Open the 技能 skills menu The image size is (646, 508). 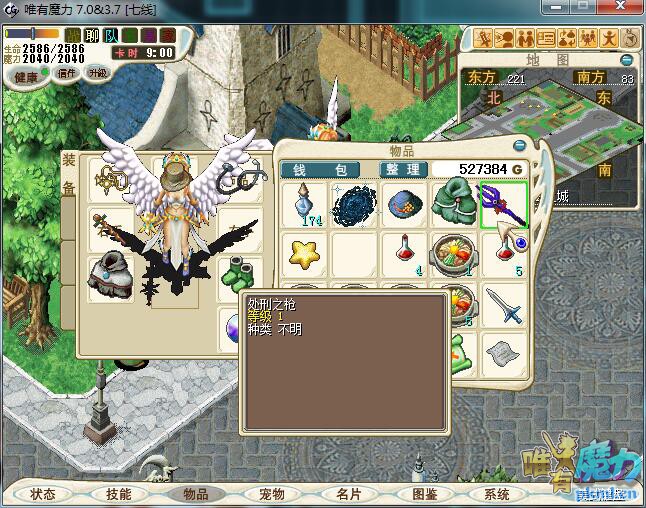click(119, 494)
